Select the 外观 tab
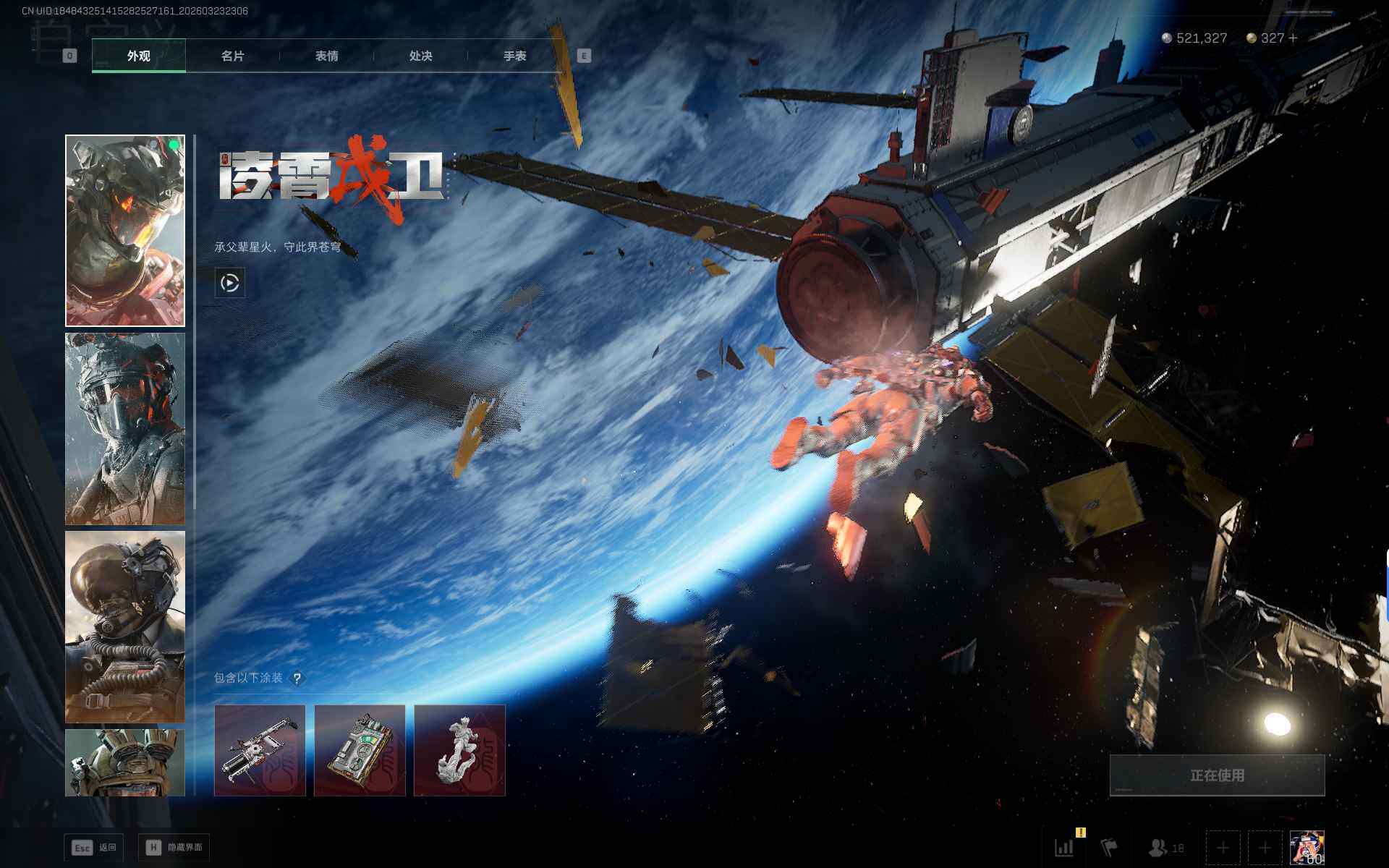Image resolution: width=1389 pixels, height=868 pixels. pyautogui.click(x=138, y=56)
